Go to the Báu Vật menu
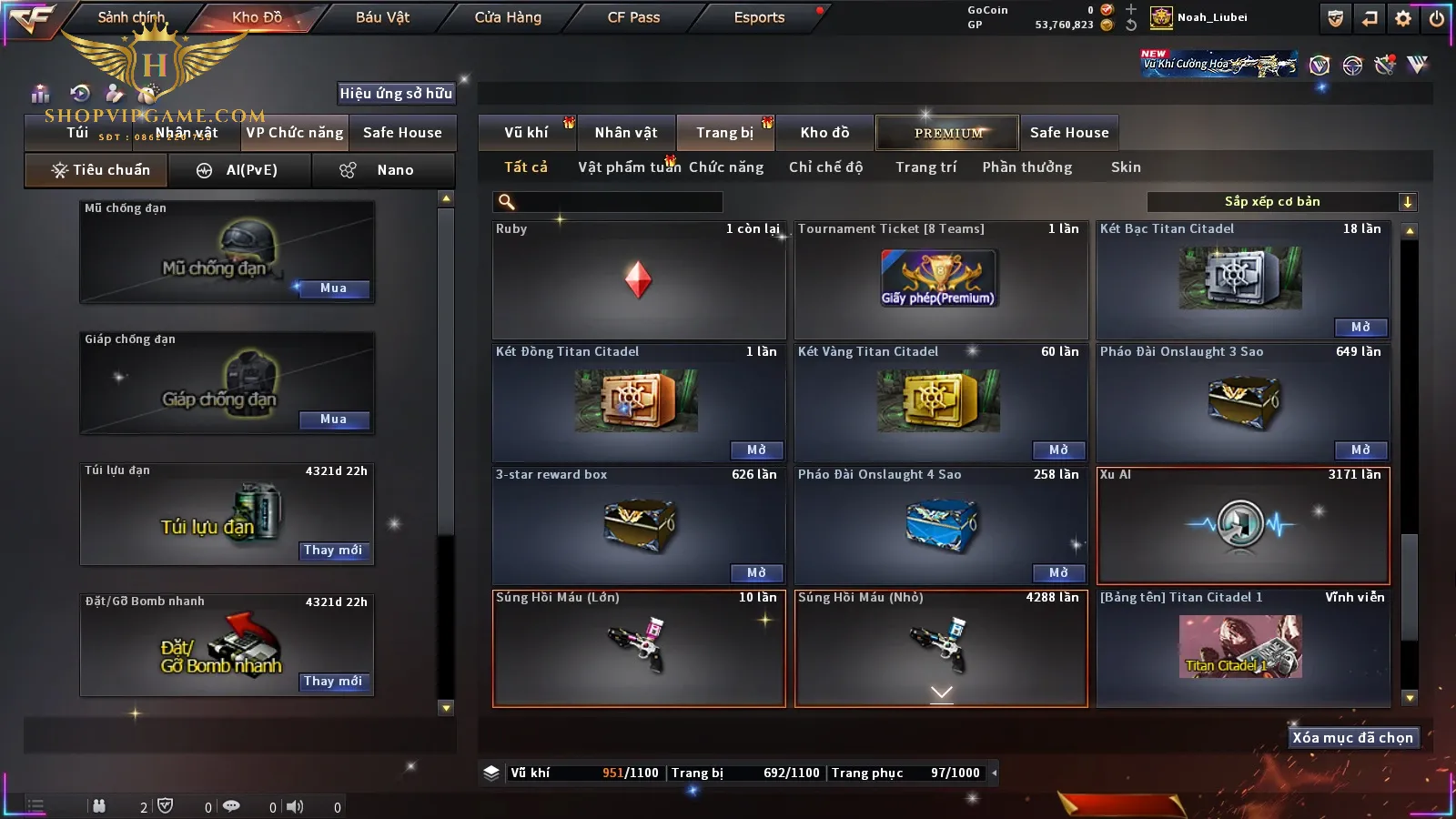The width and height of the screenshot is (1456, 819). coord(382,17)
